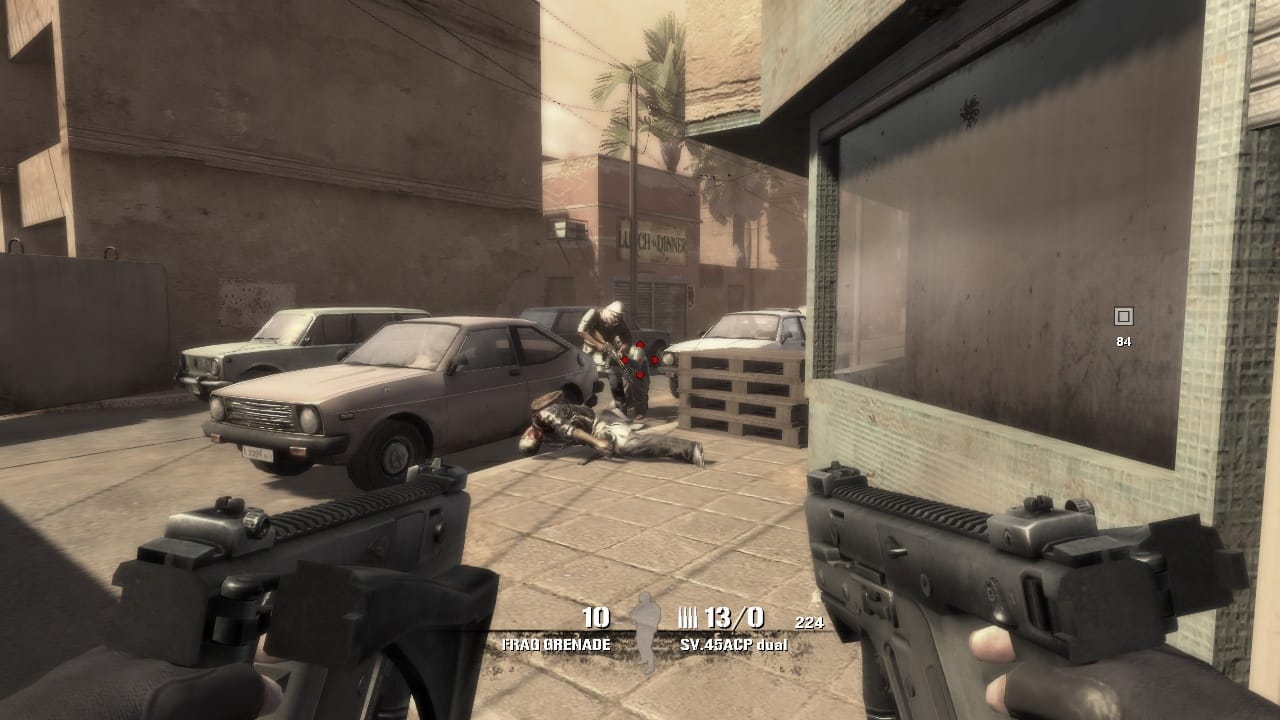This screenshot has width=1280, height=720.
Task: Click the reserve ammo number 224
Action: coord(809,623)
